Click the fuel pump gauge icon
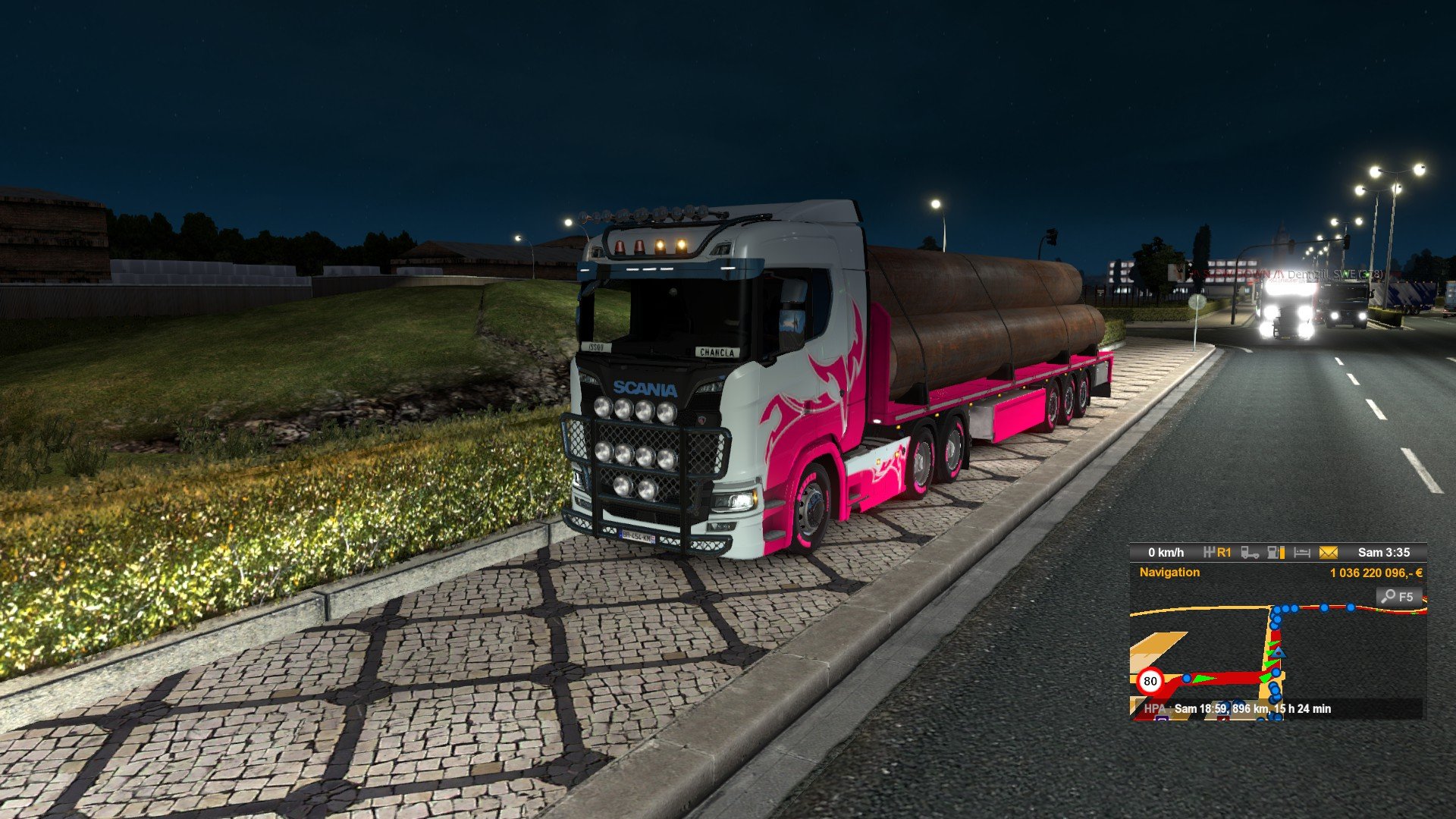The image size is (1456, 819). click(x=1276, y=553)
